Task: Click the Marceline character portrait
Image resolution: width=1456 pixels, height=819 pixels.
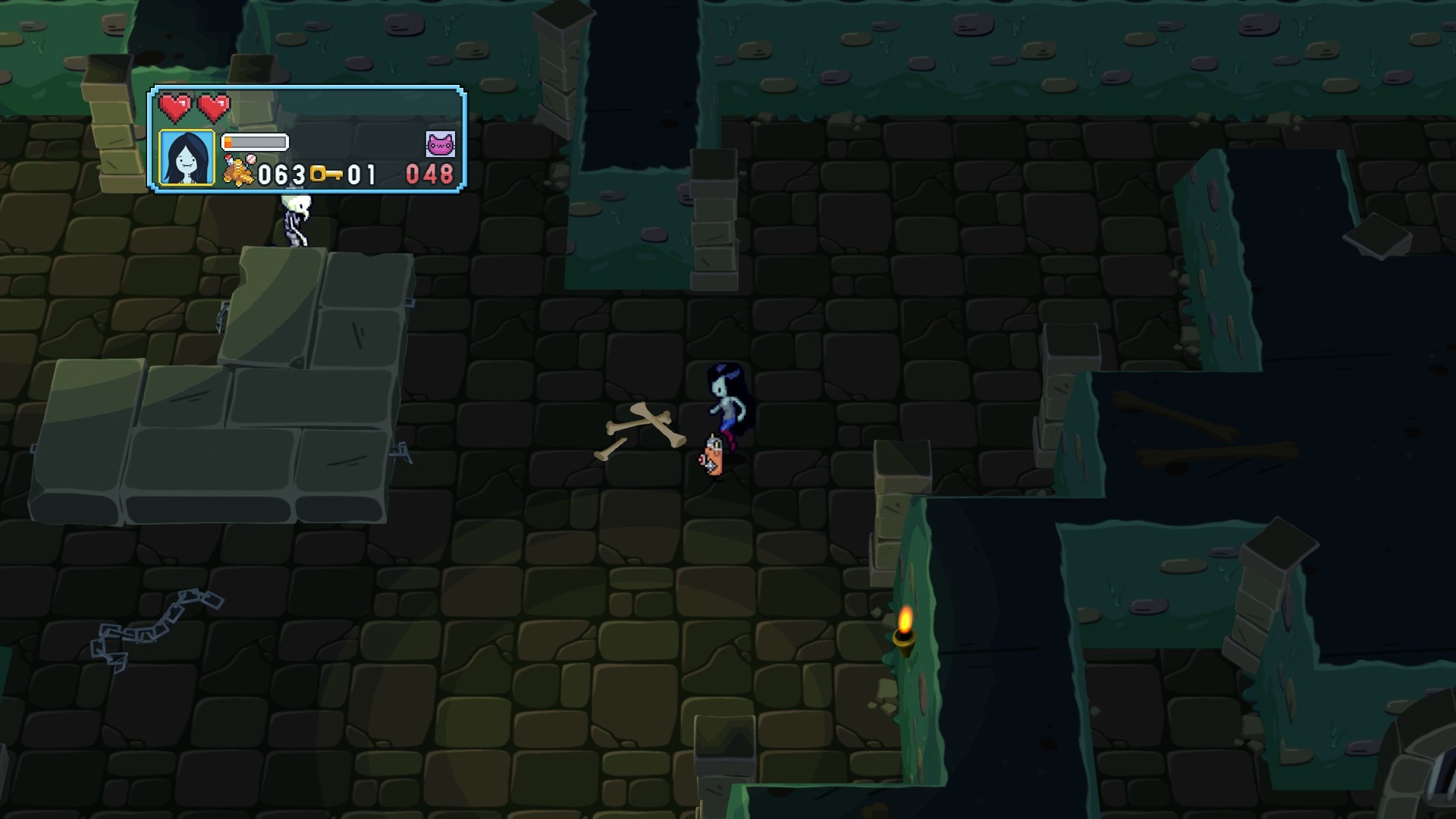Action: pos(187,158)
